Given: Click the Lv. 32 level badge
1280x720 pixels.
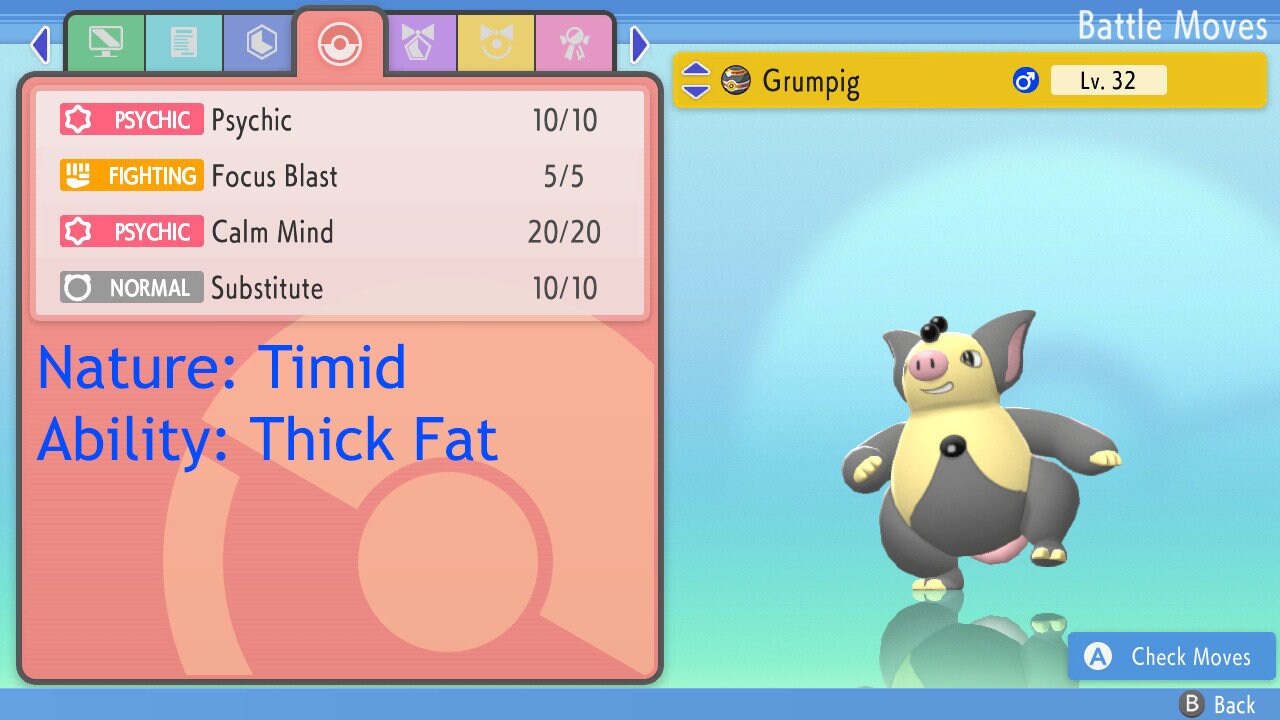Looking at the screenshot, I should pos(1109,81).
